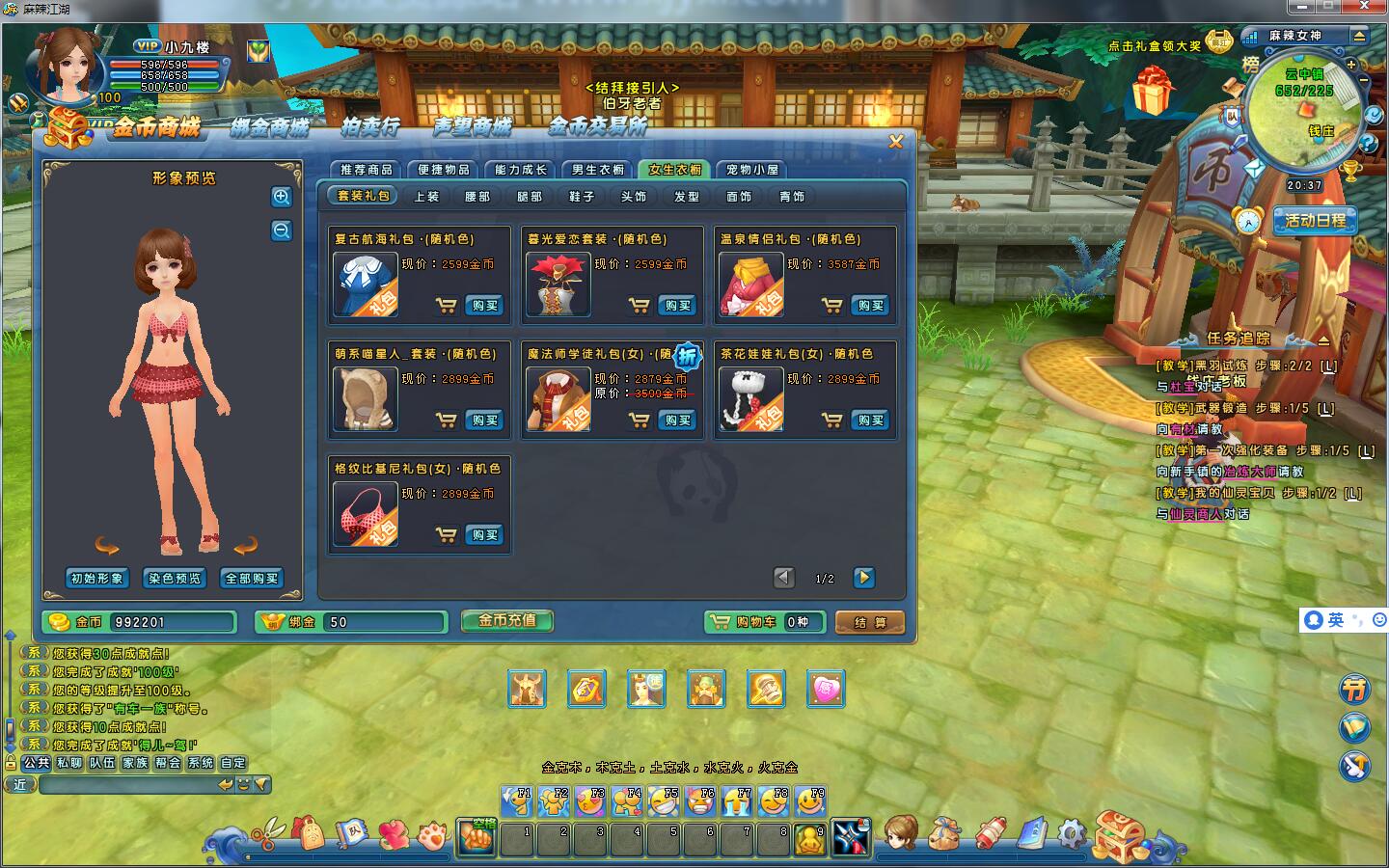Screen dimensions: 1389x868
Task: Open the 拍卖行 auction house section
Action: (369, 126)
